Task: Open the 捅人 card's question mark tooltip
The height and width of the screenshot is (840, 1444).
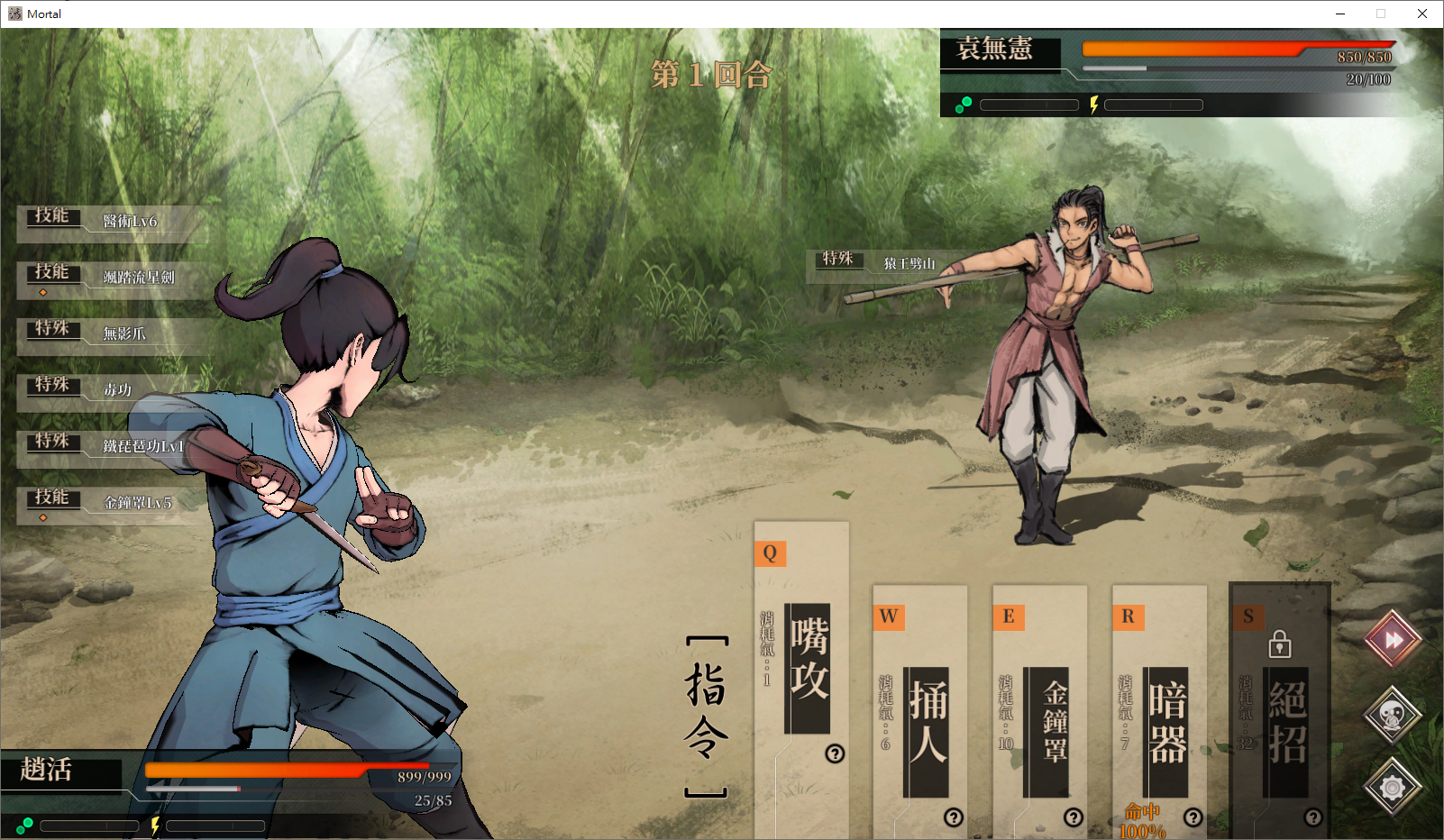Action: coord(954,817)
